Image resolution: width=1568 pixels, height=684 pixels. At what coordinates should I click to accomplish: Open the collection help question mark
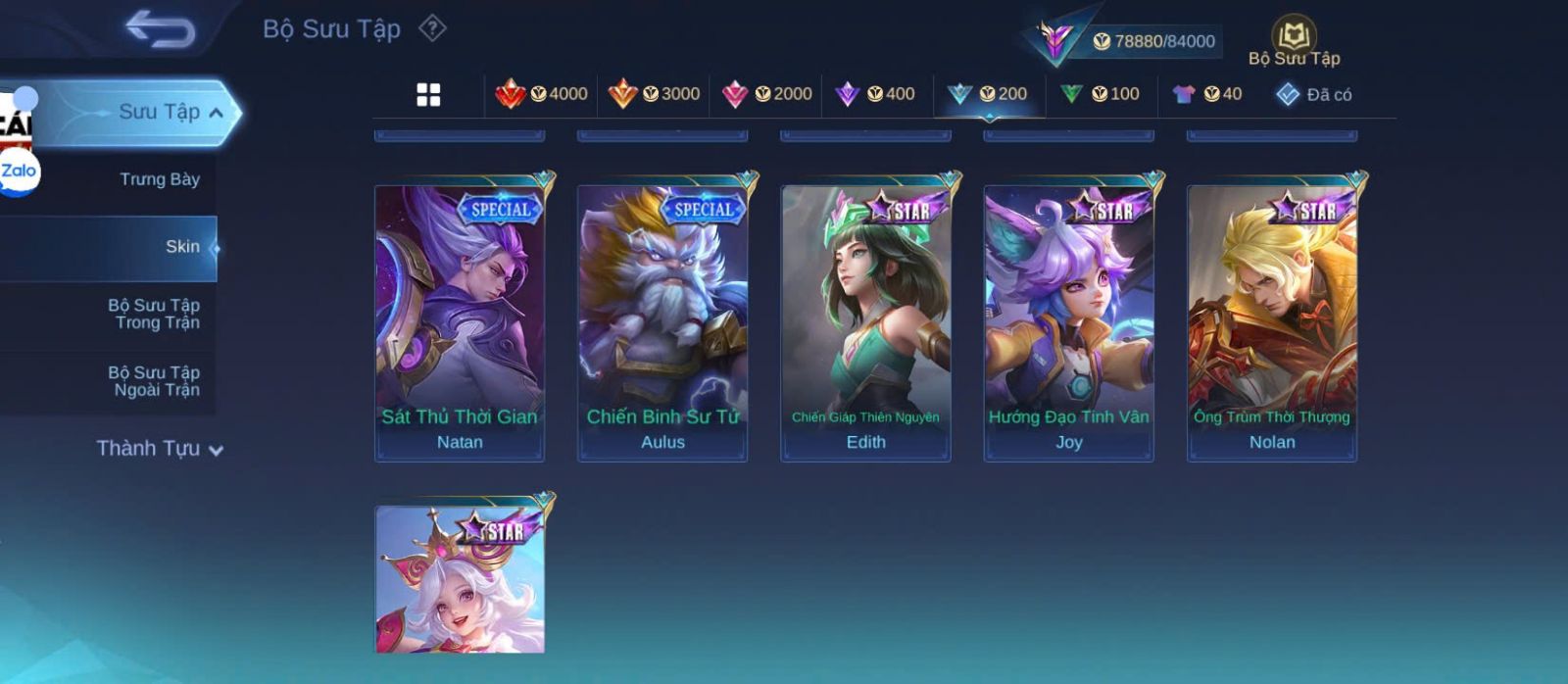coord(432,28)
